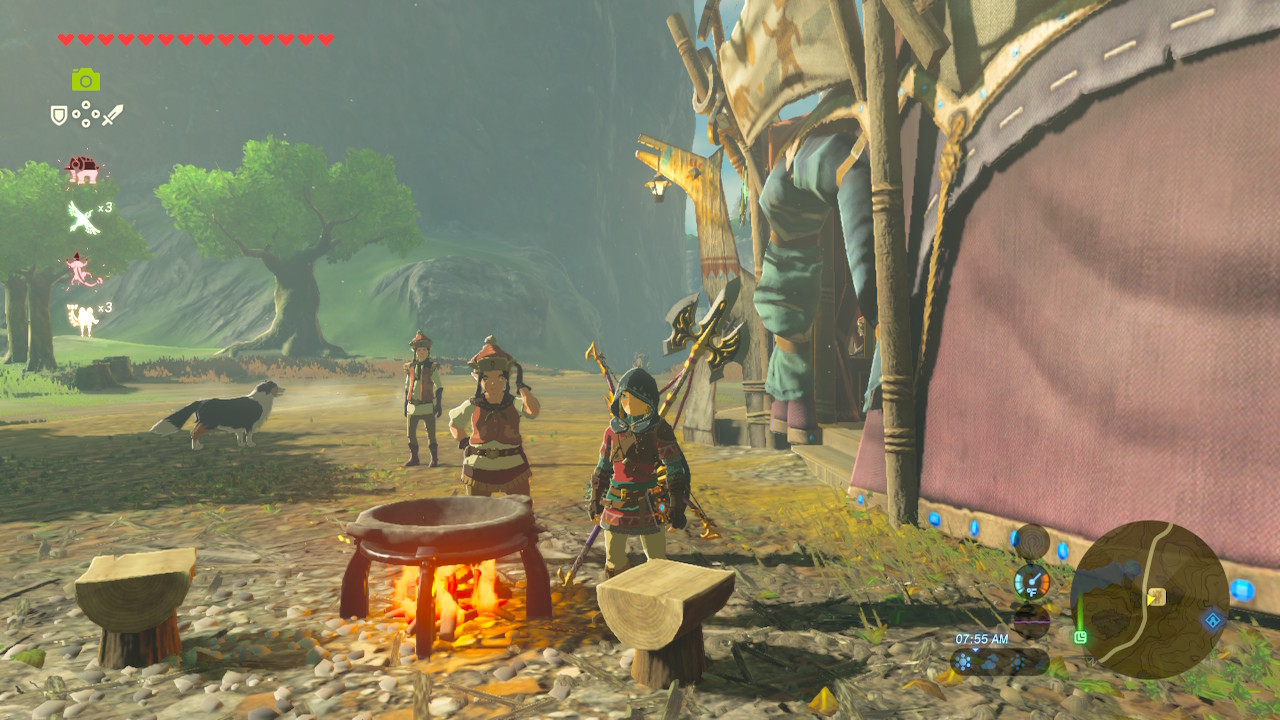
Task: Select the yellow player arrow on the minimap
Action: (x=1150, y=601)
